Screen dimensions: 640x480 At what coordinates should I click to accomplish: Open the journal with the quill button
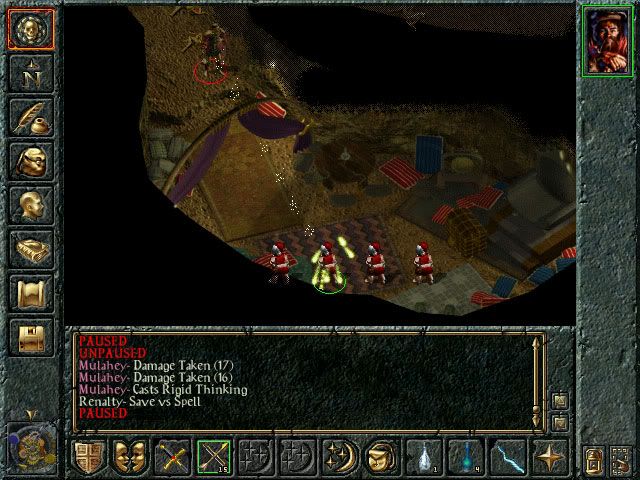[x=29, y=117]
